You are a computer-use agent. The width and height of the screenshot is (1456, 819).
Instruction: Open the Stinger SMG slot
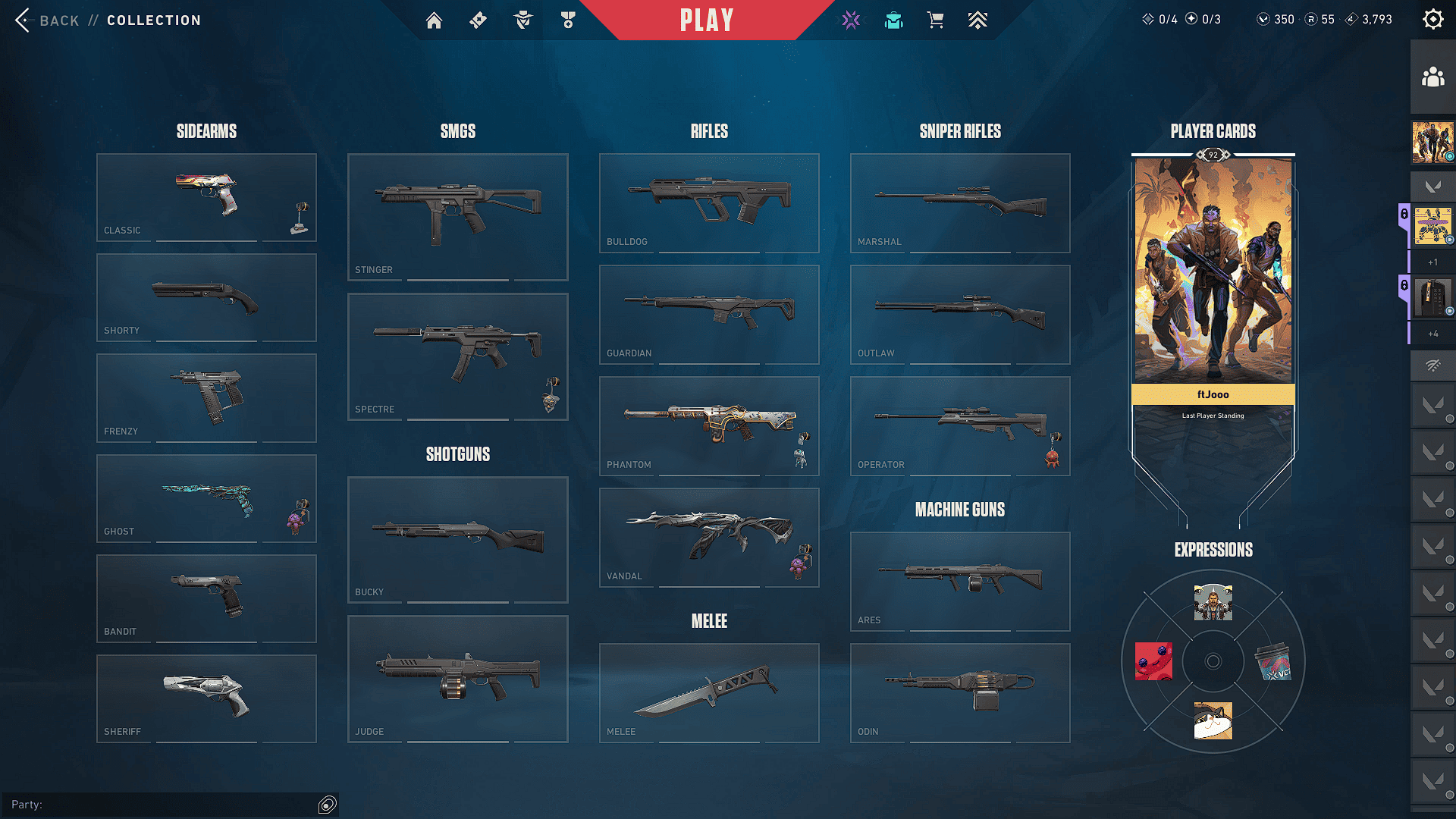click(457, 217)
